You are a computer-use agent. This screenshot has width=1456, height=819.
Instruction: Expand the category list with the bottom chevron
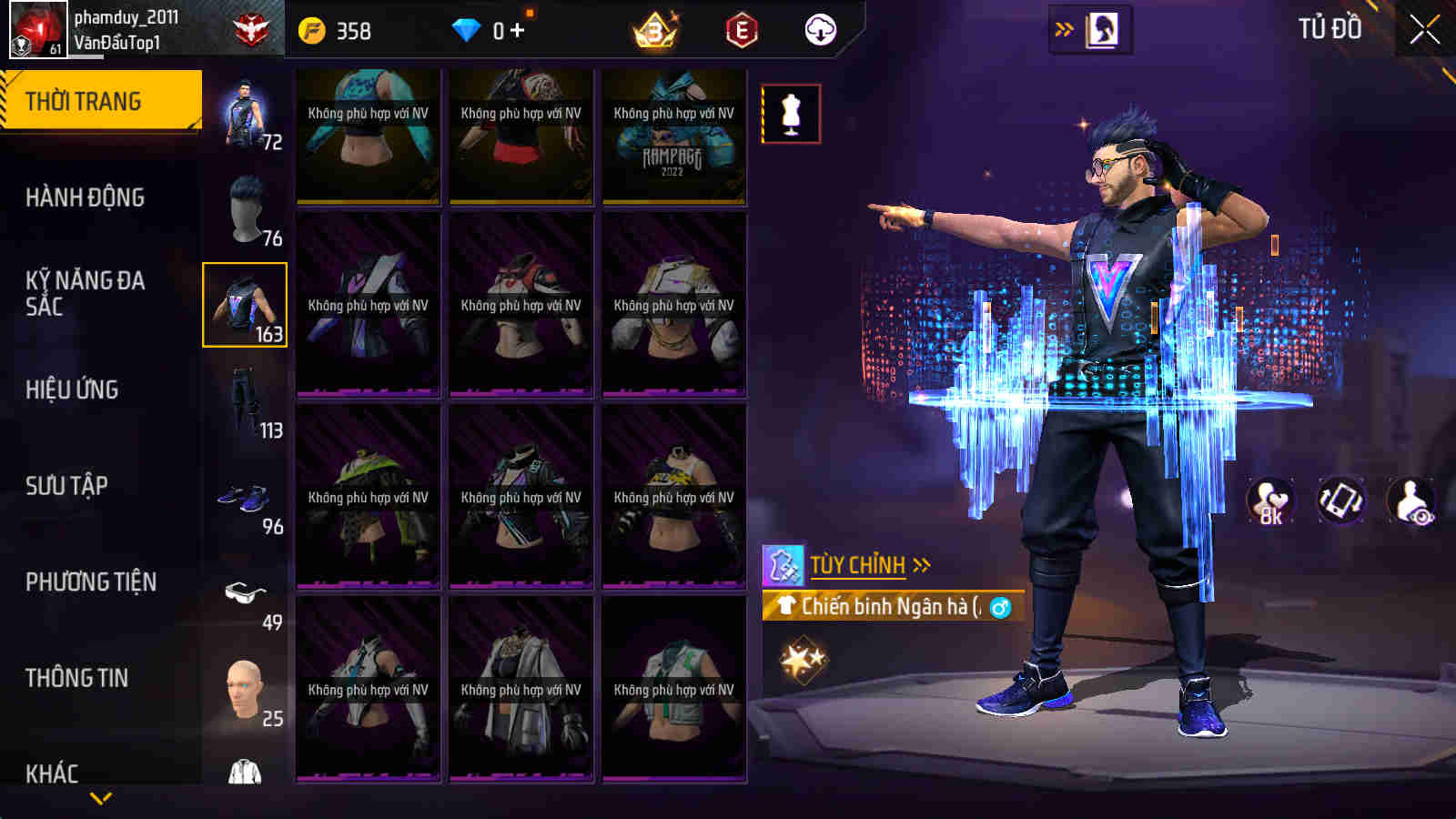coord(100,798)
